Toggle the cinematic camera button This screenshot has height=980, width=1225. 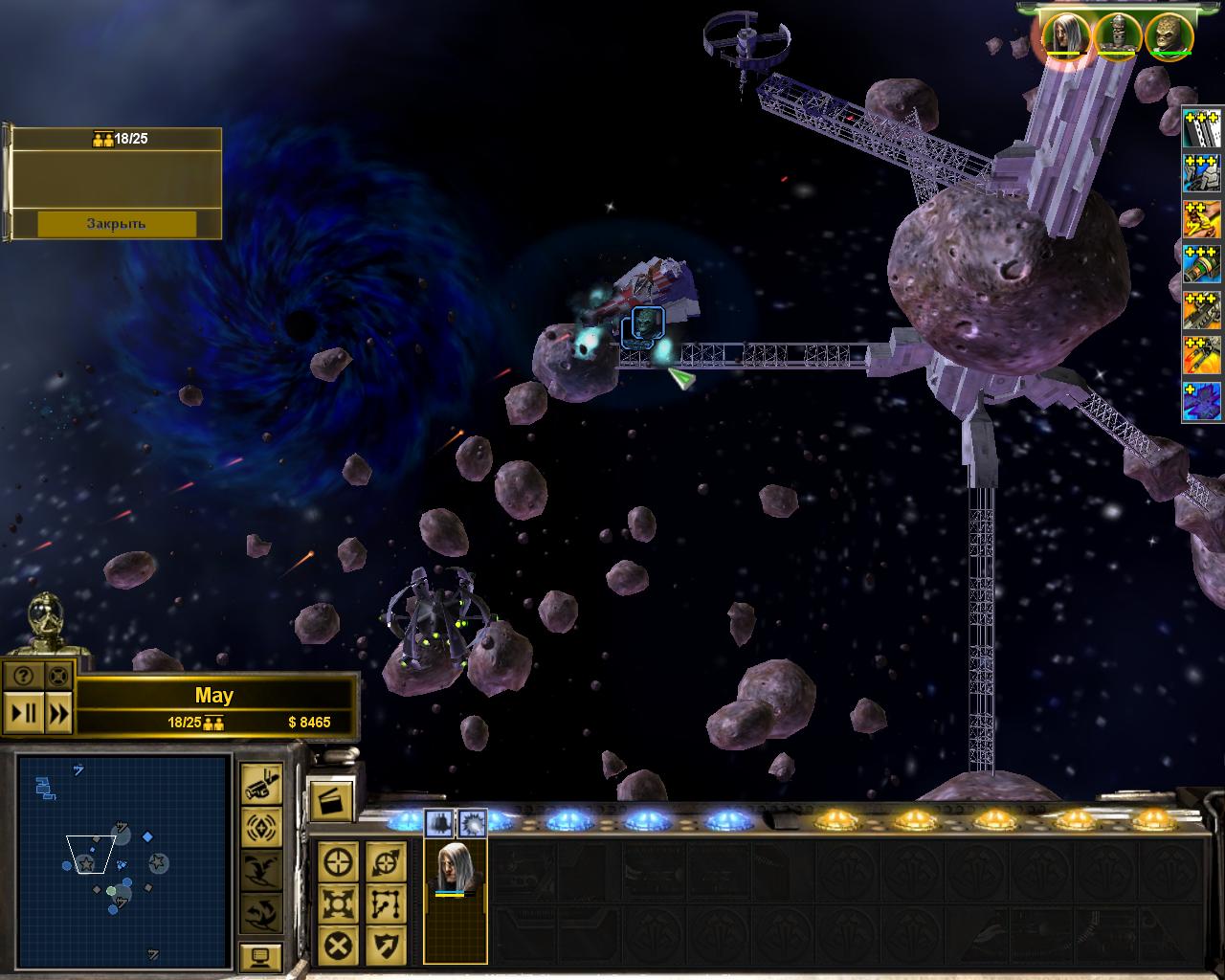[260, 783]
